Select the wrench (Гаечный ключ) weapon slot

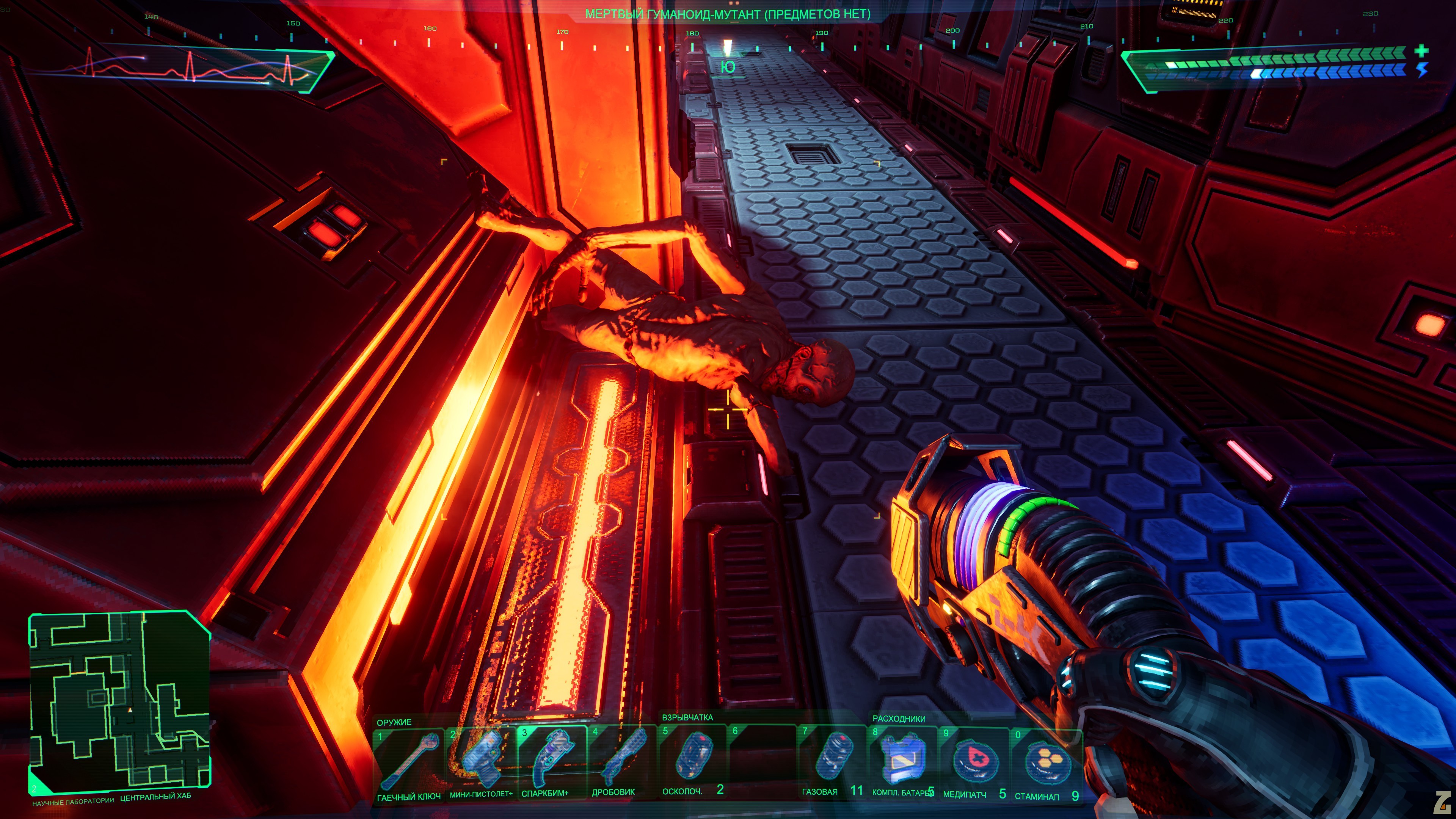pos(408,763)
